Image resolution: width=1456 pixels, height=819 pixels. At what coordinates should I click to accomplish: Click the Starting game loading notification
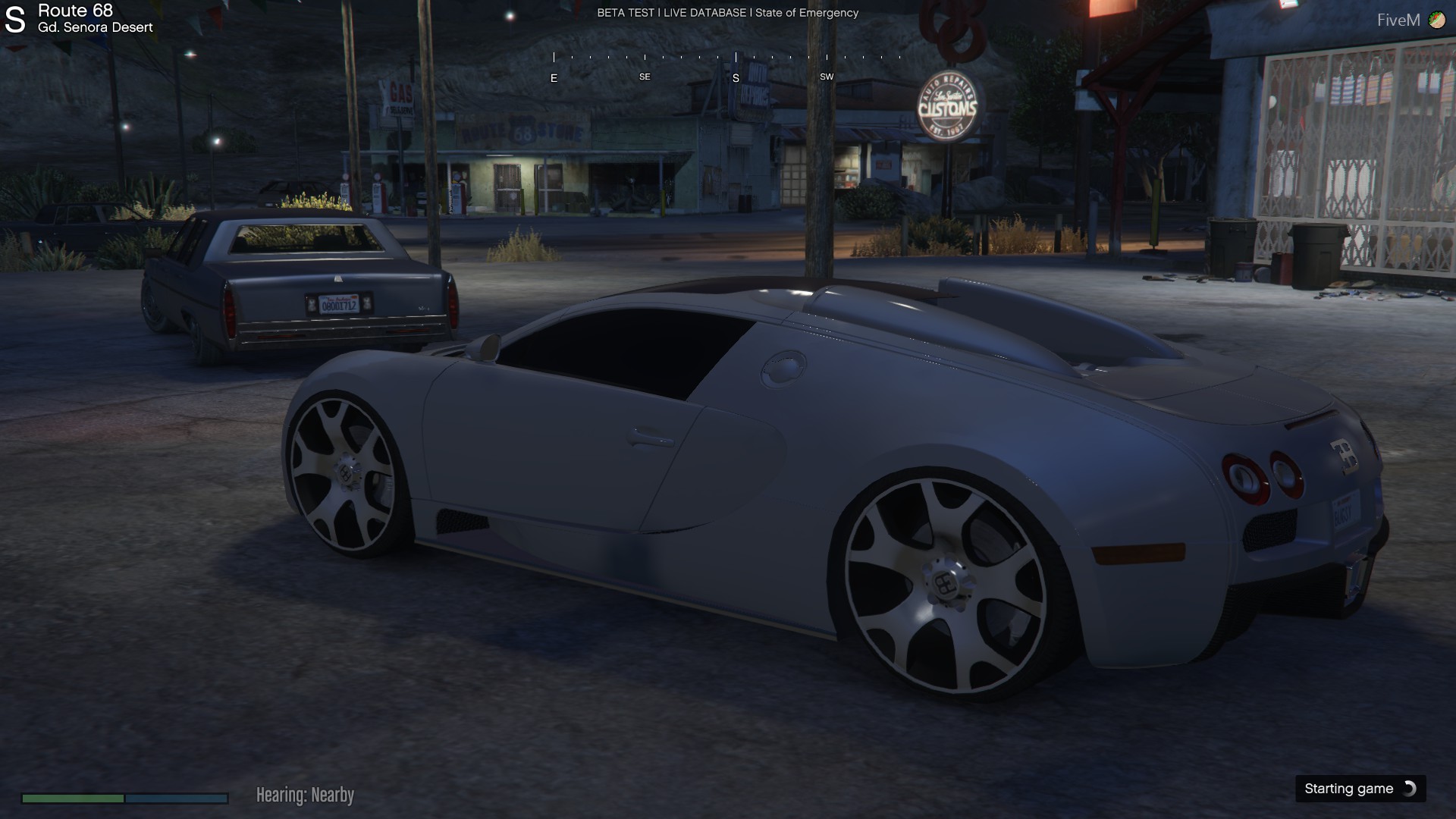tap(1360, 789)
